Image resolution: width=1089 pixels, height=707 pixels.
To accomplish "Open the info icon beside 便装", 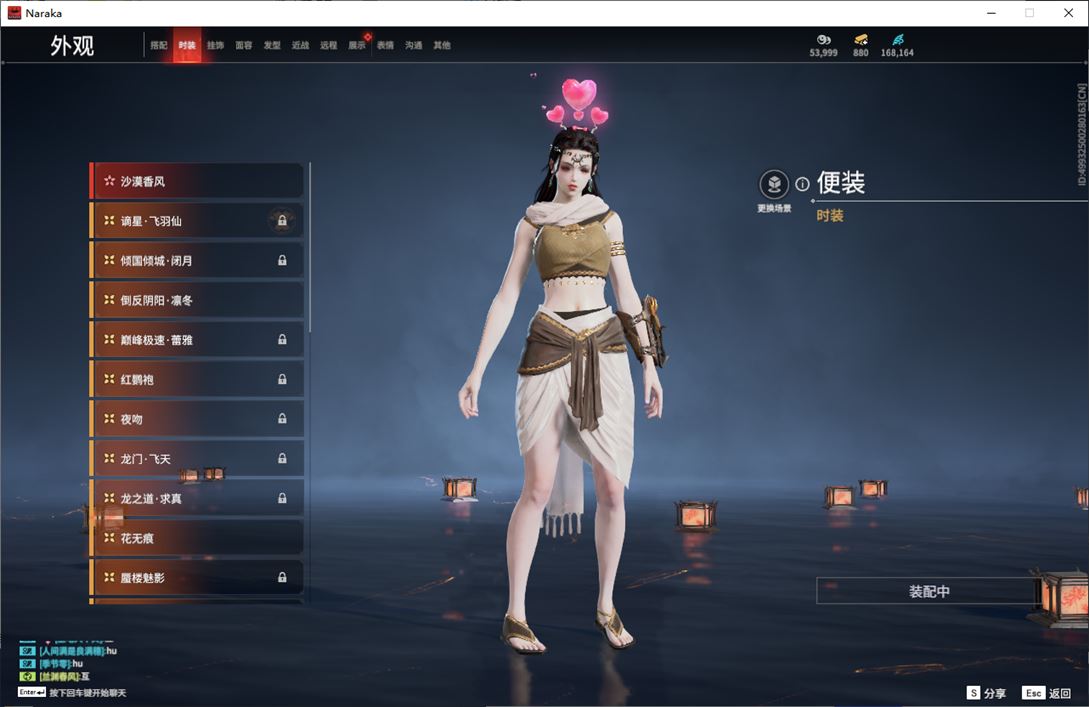I will (802, 184).
